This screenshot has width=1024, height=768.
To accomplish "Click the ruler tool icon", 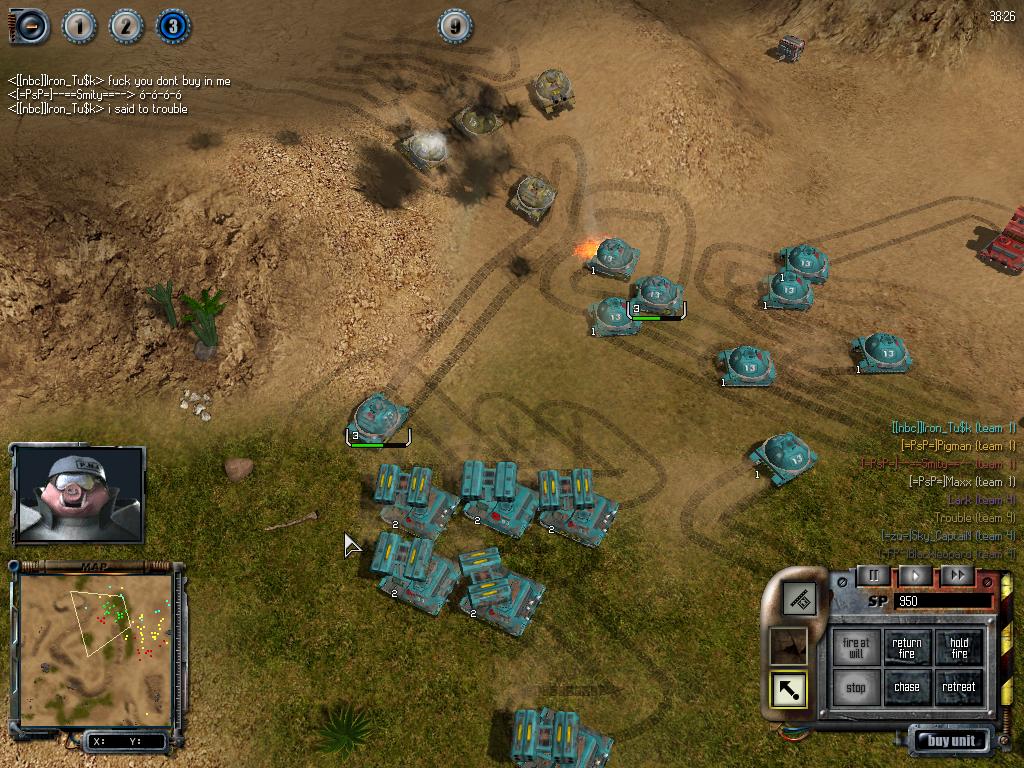I will click(x=799, y=599).
